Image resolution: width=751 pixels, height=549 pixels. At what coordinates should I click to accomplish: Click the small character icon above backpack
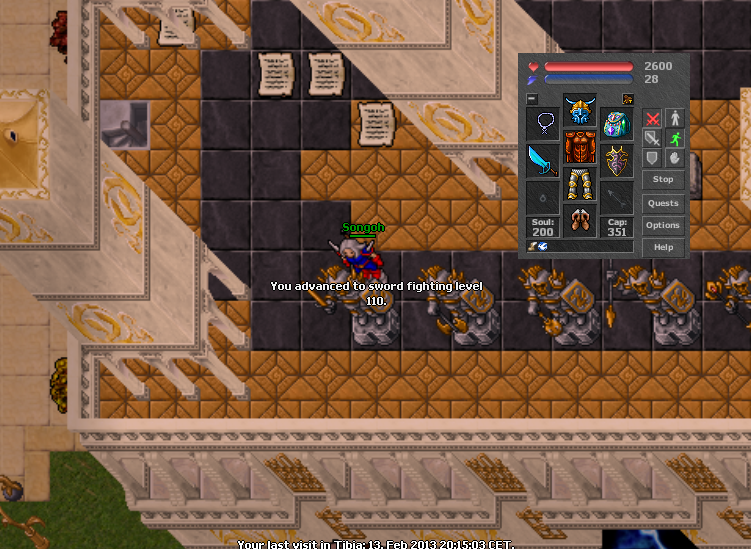[x=628, y=99]
